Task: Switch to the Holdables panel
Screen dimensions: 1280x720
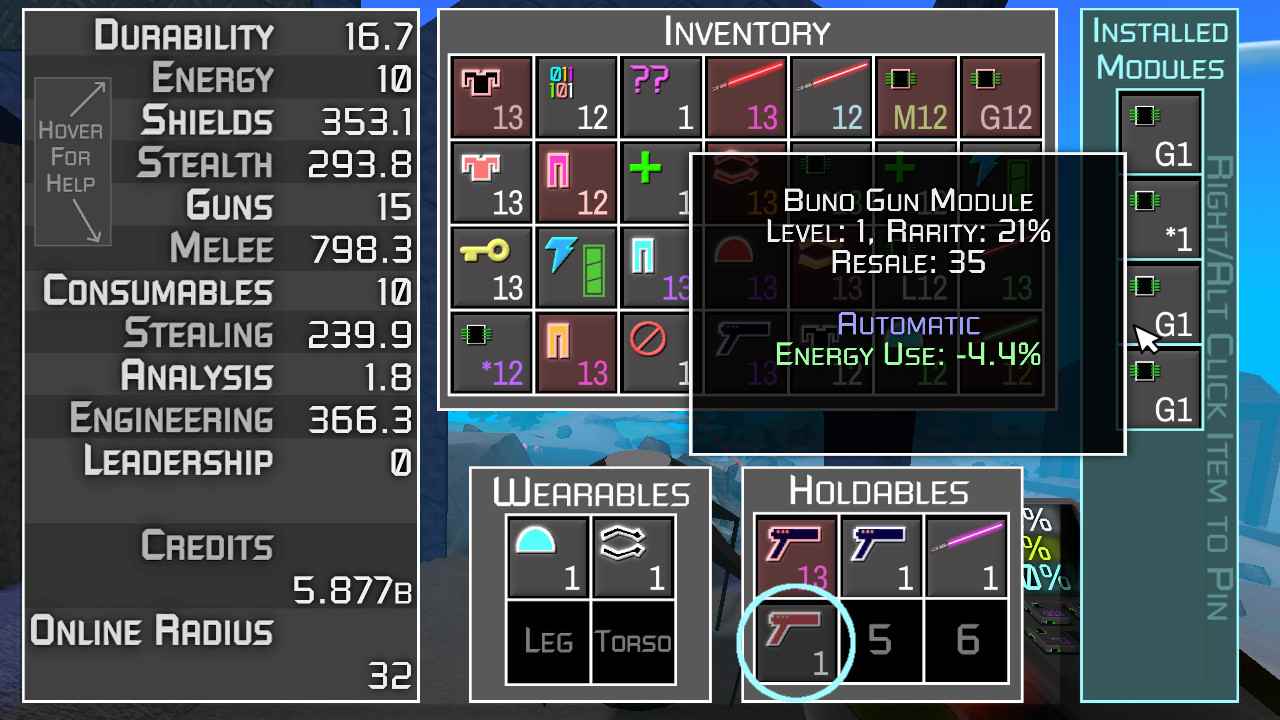Action: pyautogui.click(x=880, y=491)
